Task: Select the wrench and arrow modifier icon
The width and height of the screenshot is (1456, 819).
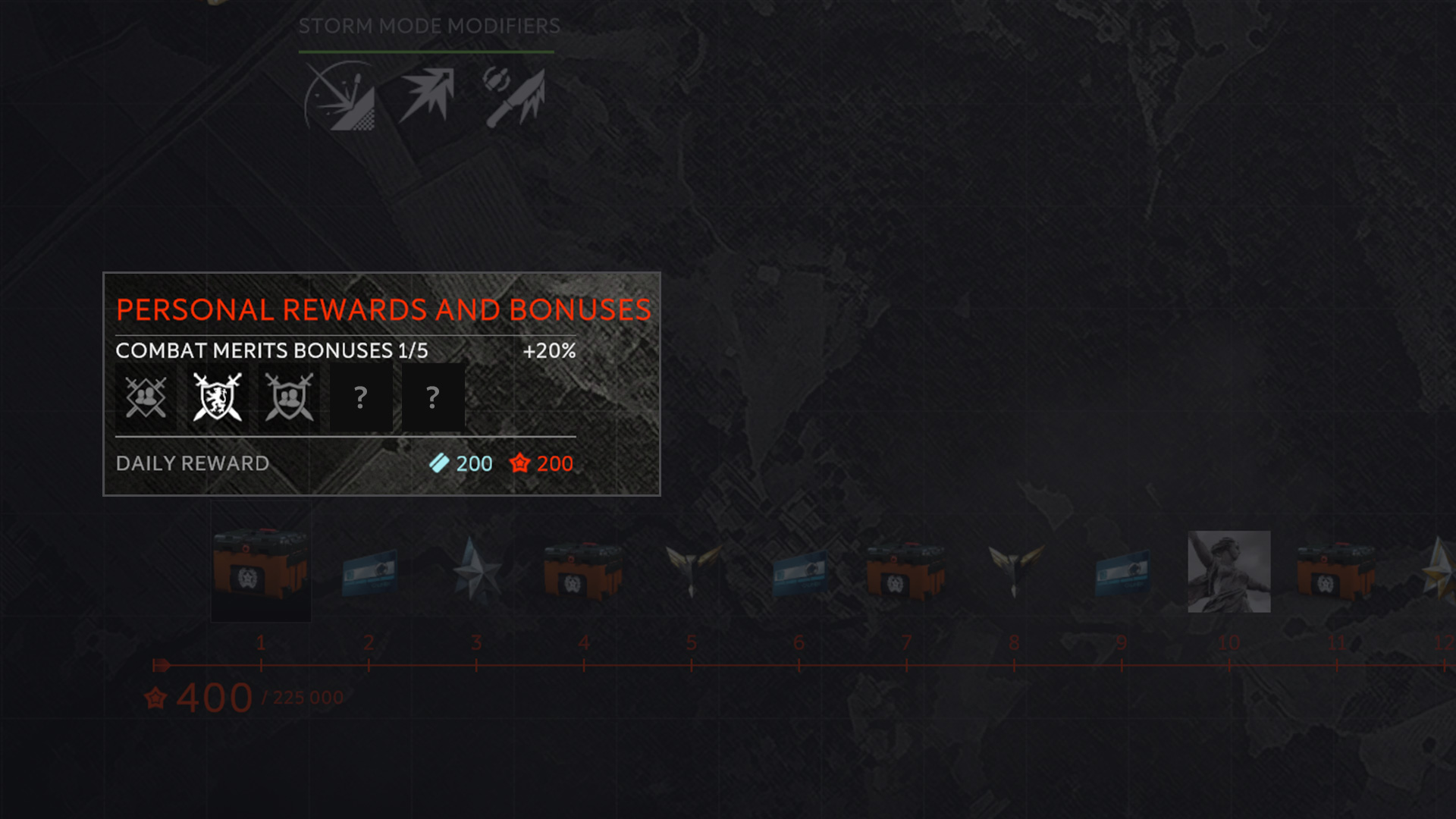Action: tap(515, 96)
